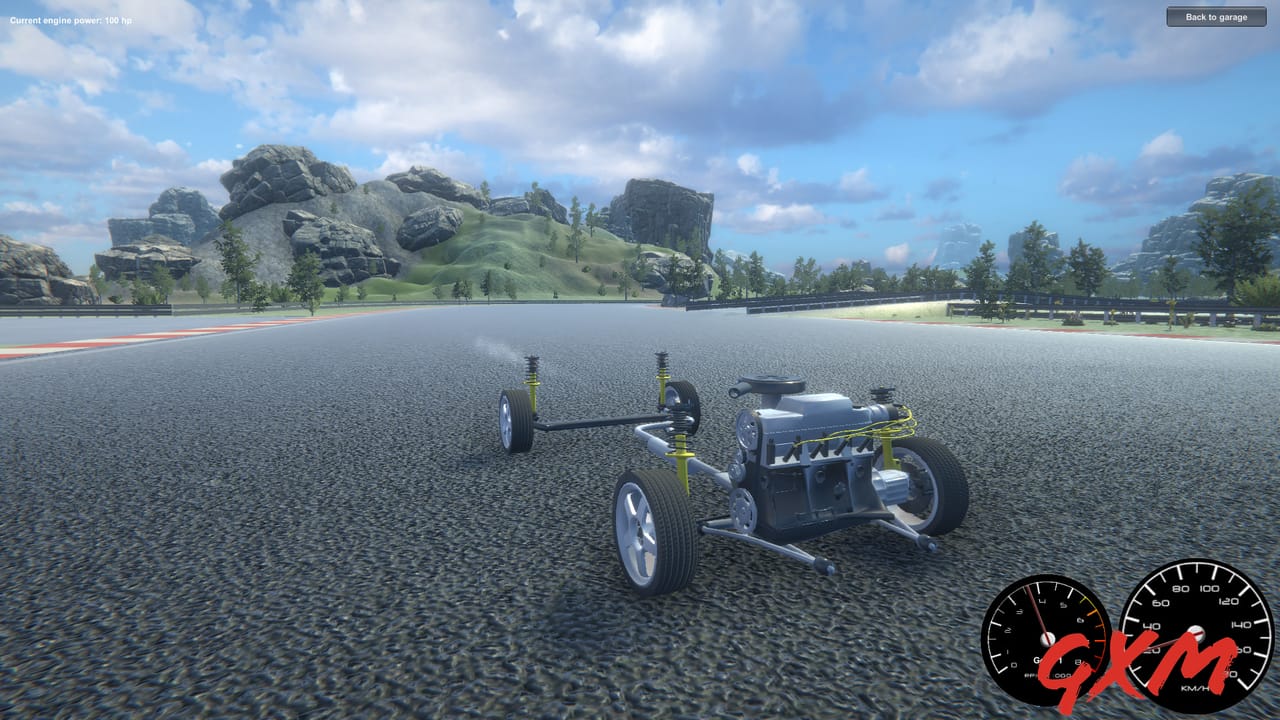Click the 100 mark on the speedometer
1280x720 pixels.
click(x=1208, y=587)
